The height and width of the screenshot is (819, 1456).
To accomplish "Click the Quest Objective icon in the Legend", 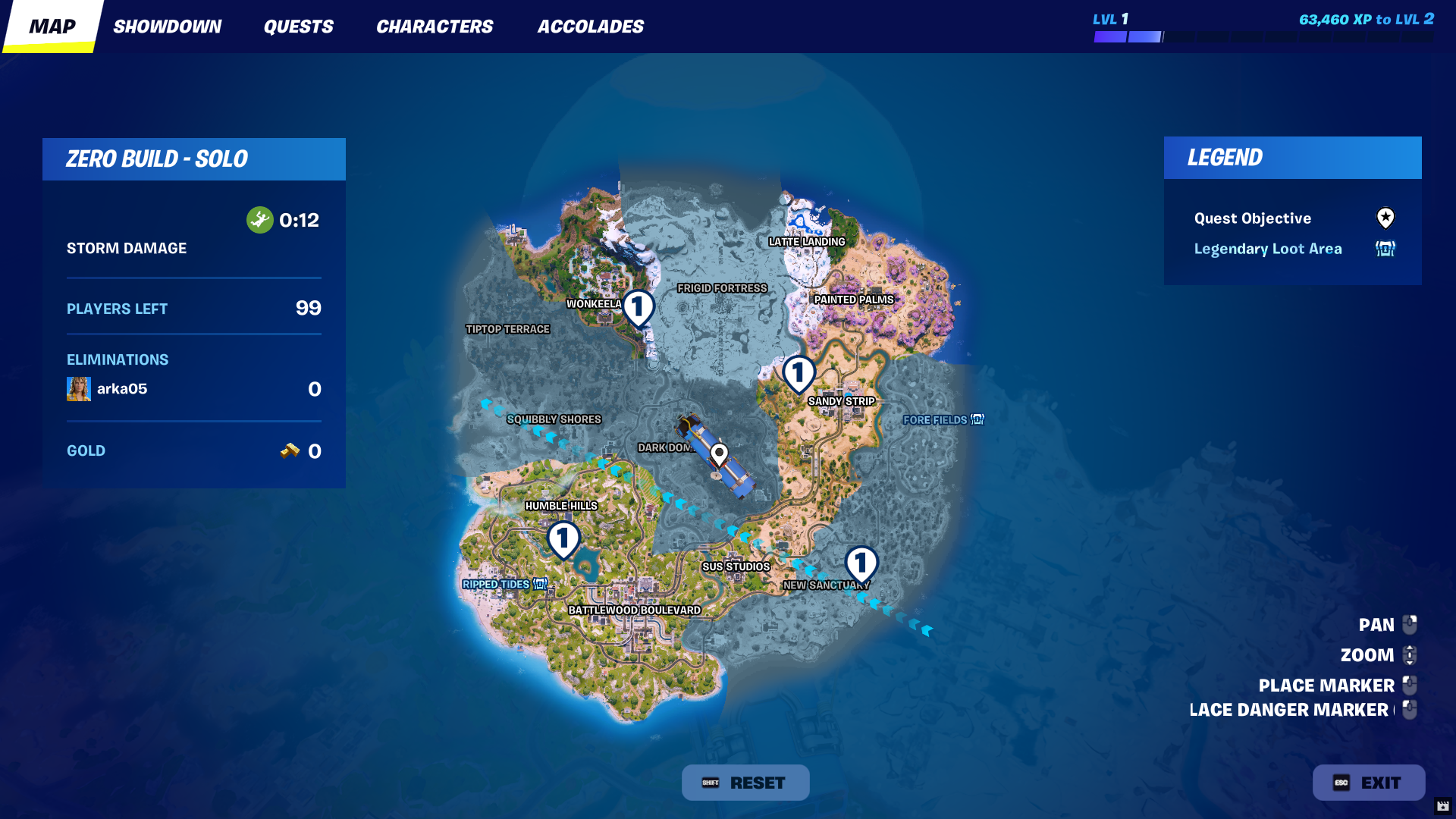I will 1385,218.
